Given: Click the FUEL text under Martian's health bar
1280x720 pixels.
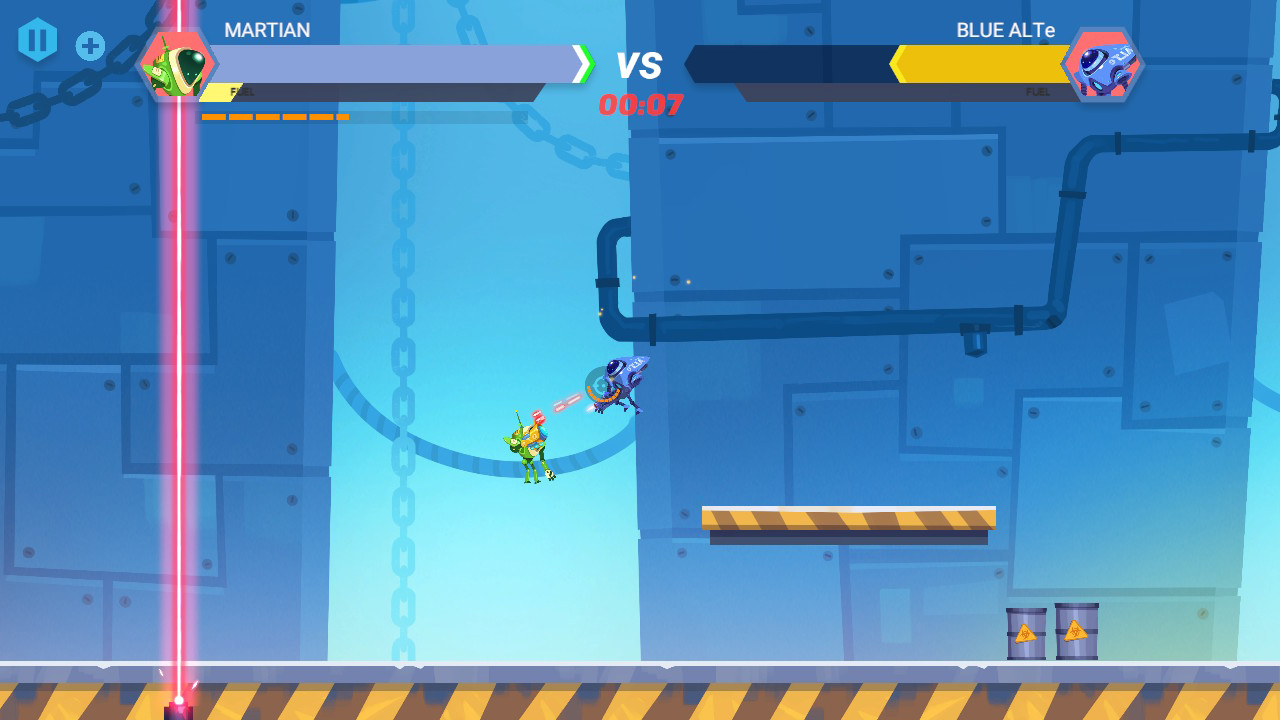Looking at the screenshot, I should 240,91.
